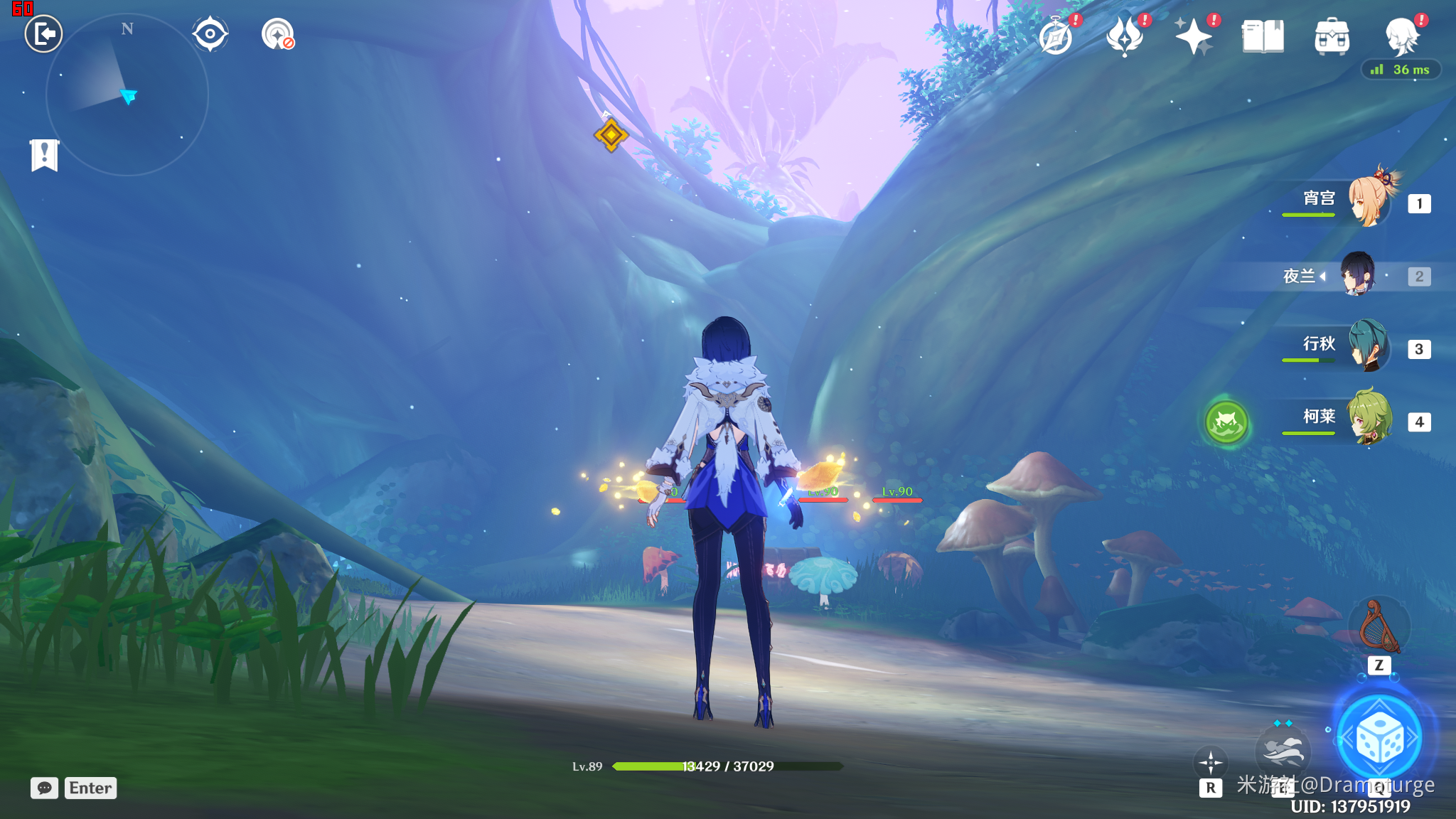Screen dimensions: 1456x819
Task: Activate the green cat-face burst icon
Action: (1226, 422)
